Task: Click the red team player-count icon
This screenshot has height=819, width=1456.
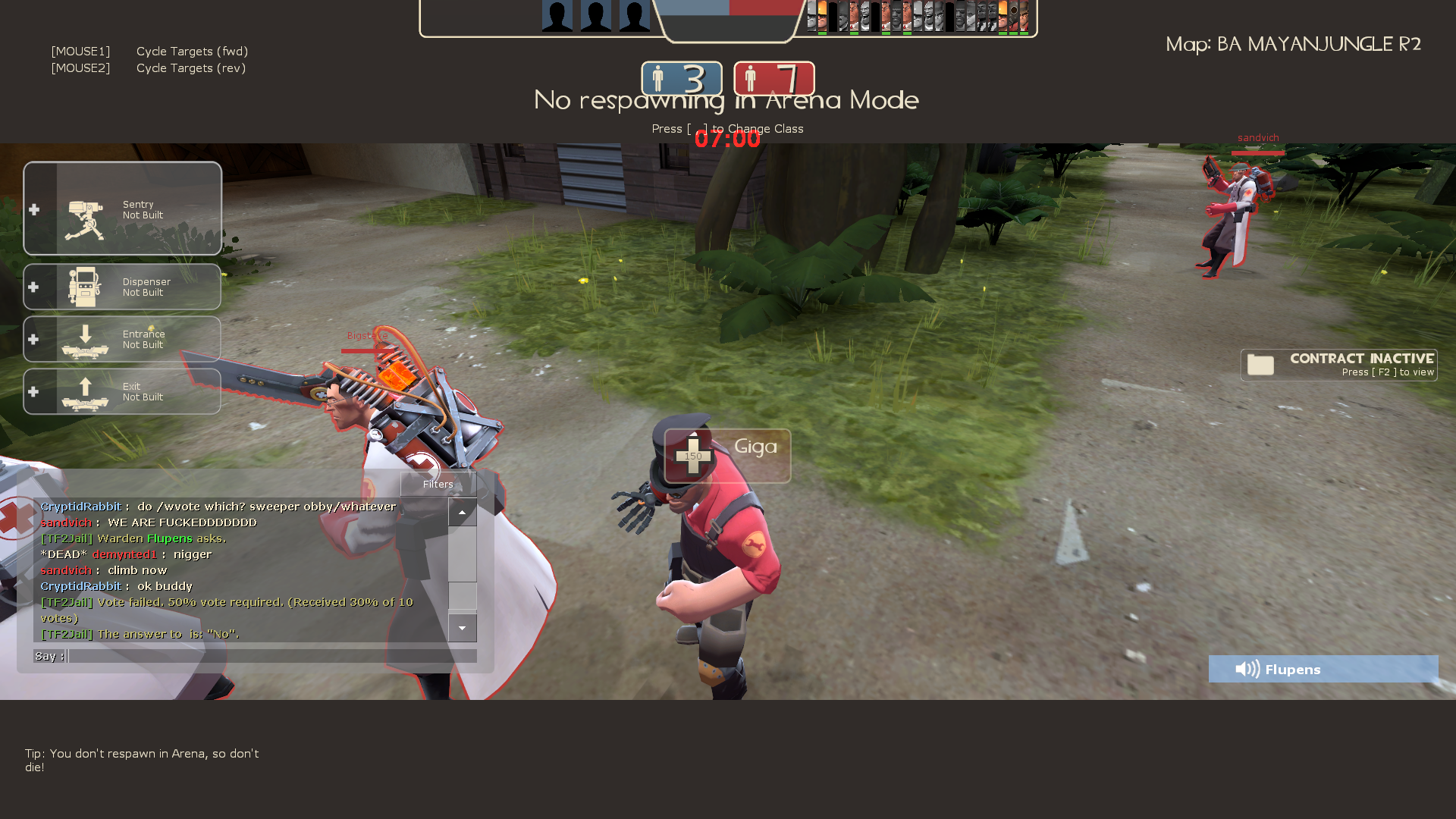Action: coord(752,78)
